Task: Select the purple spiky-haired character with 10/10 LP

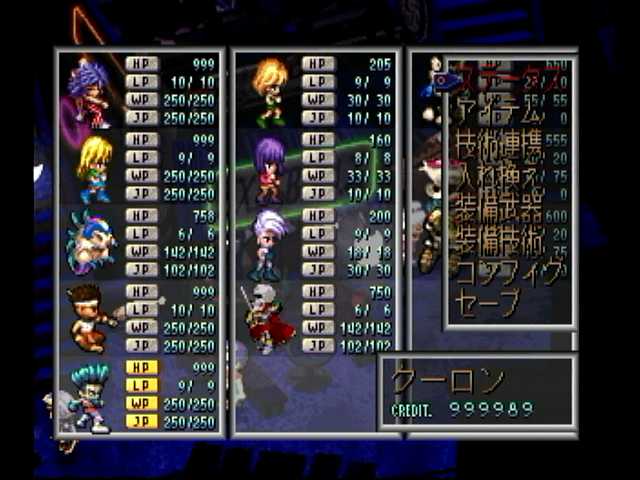Action: 92,92
